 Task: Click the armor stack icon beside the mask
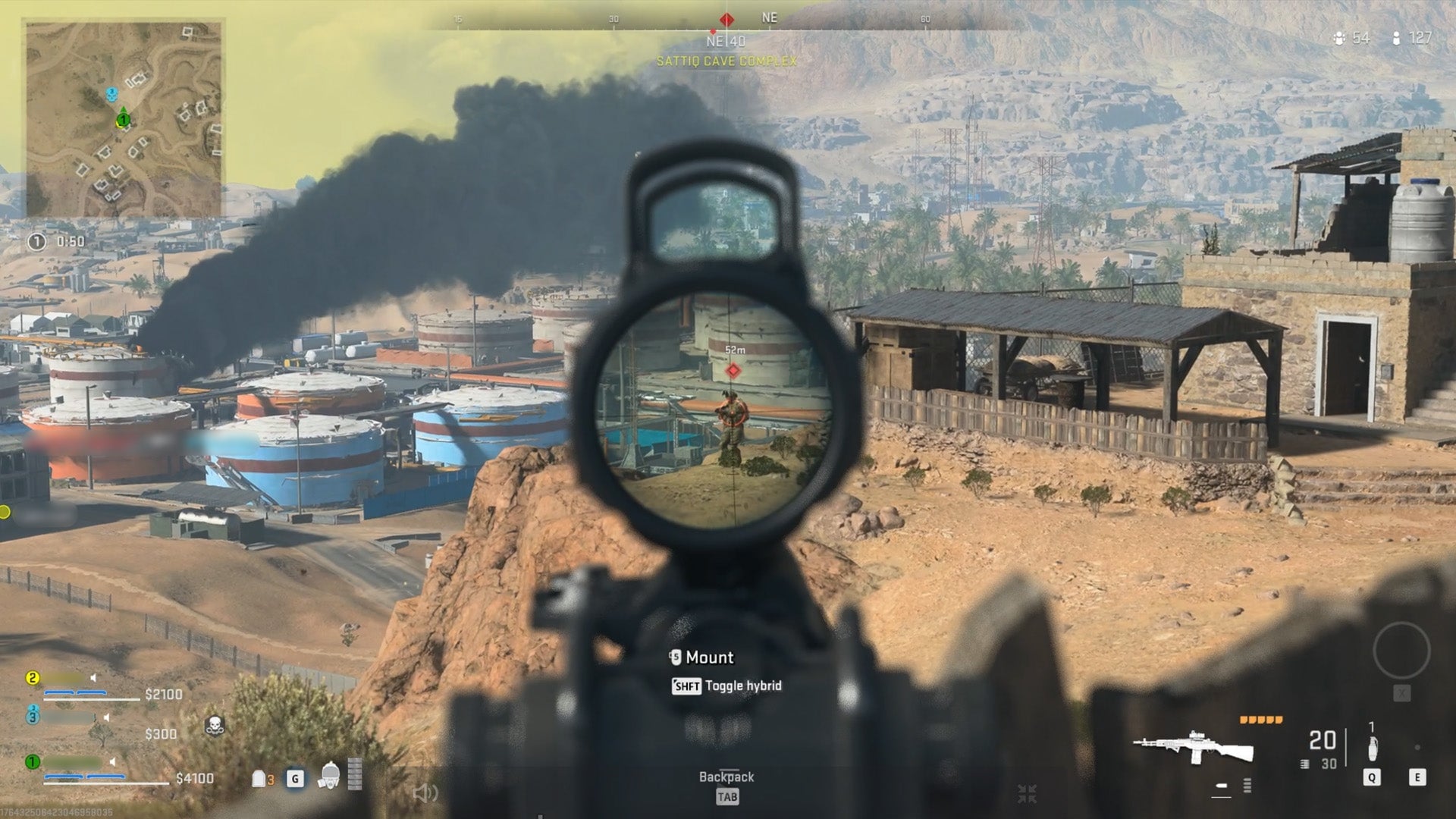pyautogui.click(x=355, y=775)
